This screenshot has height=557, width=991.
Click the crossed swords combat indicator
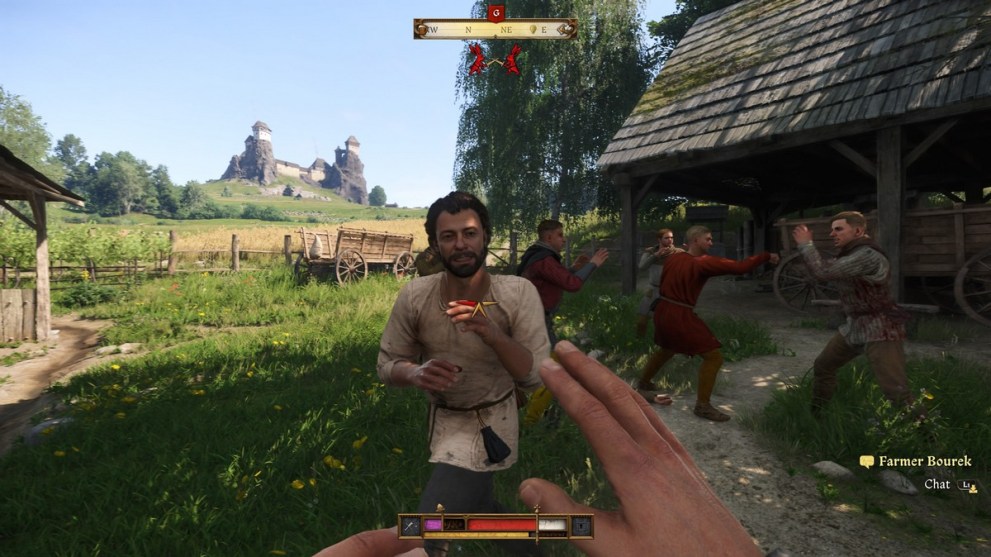point(495,60)
